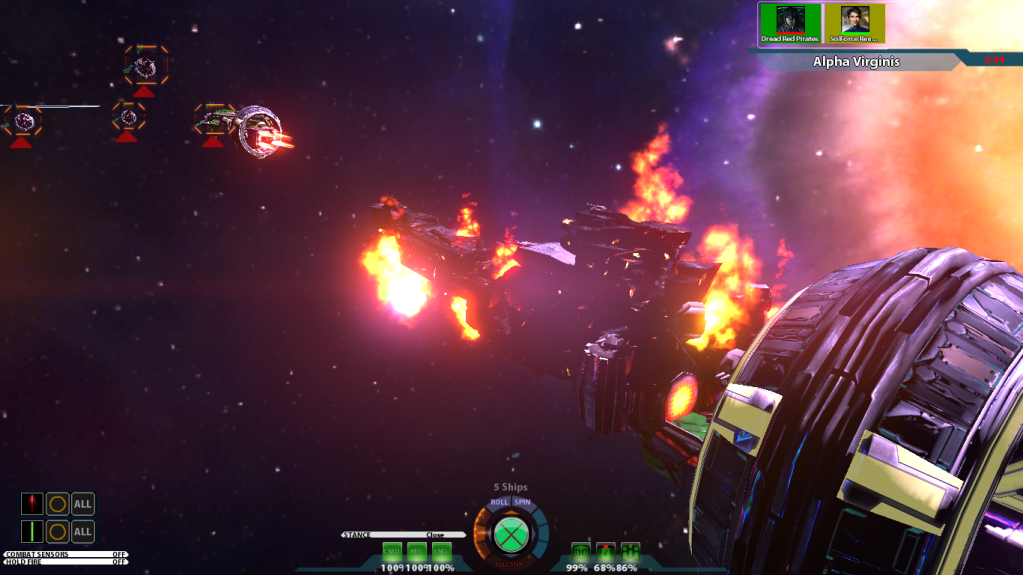Activate the ROLL maneuver control
Screen dimensions: 1023x575
(499, 502)
